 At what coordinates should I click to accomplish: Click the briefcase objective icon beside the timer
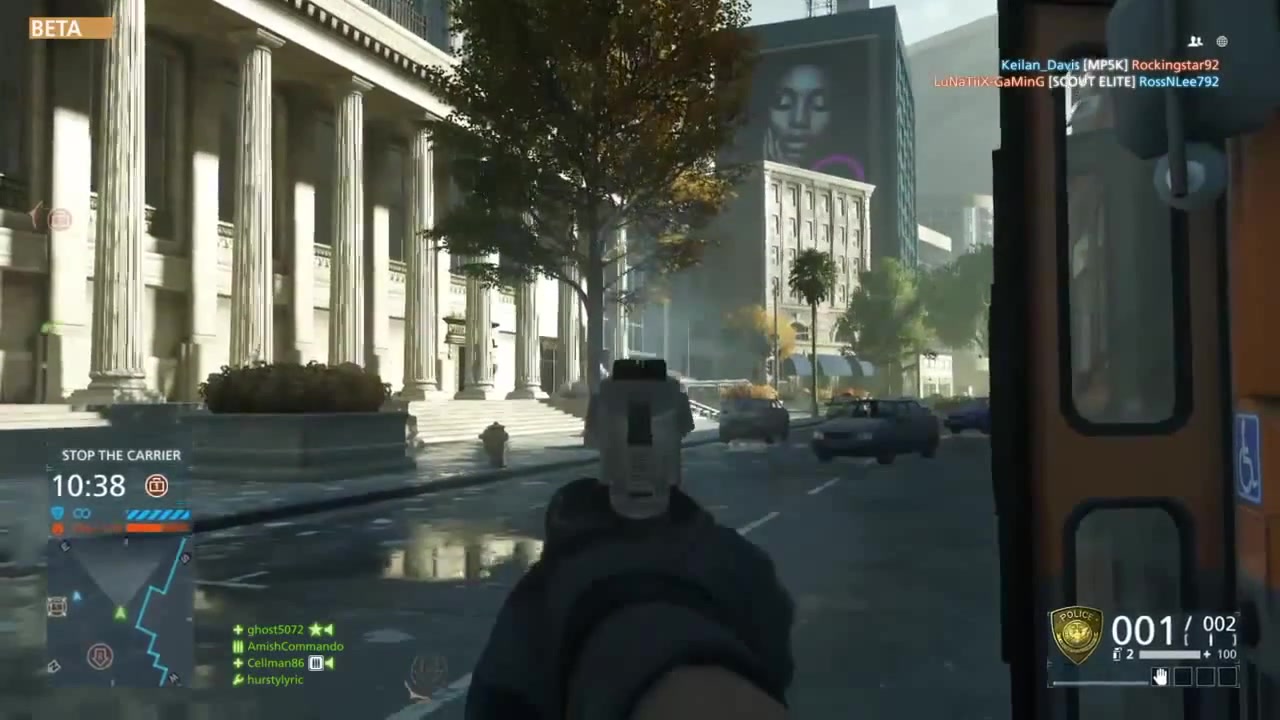157,486
